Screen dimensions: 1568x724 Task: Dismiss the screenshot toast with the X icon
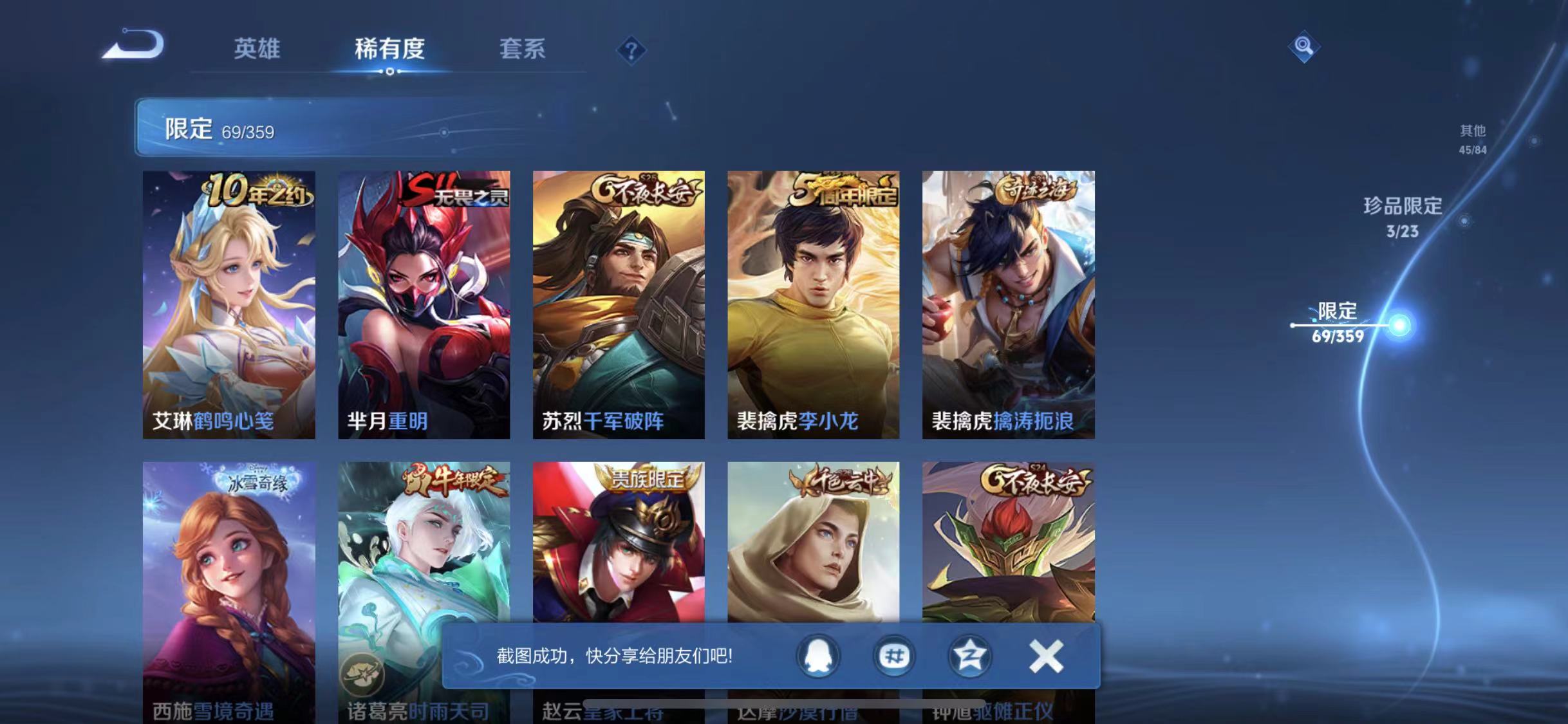click(x=1046, y=656)
